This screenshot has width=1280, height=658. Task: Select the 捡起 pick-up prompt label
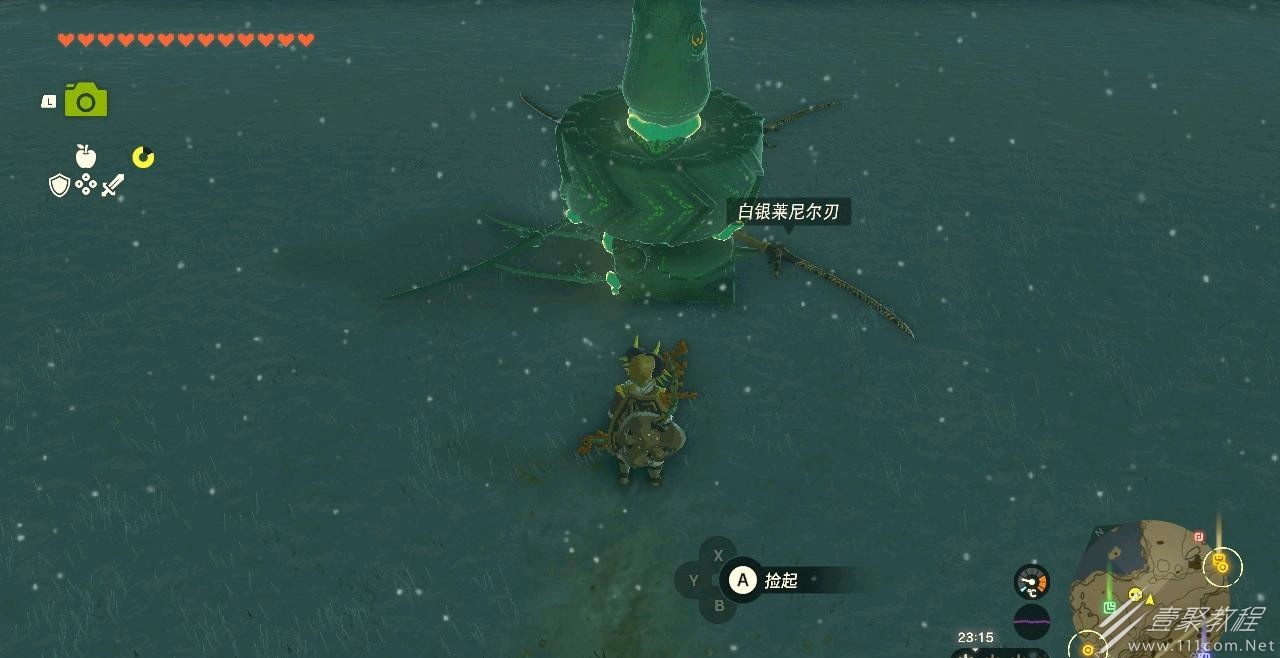(x=781, y=580)
